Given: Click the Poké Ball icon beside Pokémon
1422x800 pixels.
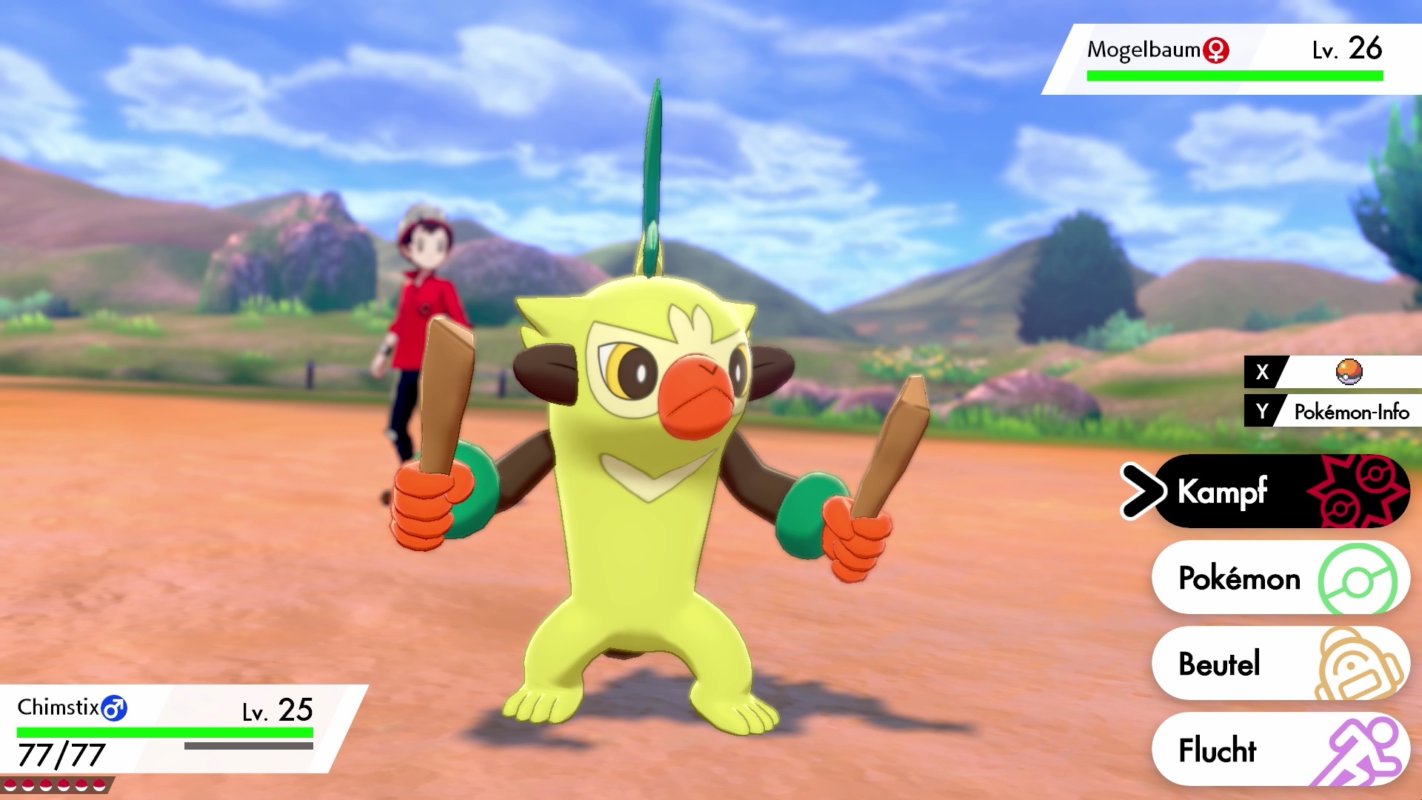Looking at the screenshot, I should pyautogui.click(x=1356, y=578).
